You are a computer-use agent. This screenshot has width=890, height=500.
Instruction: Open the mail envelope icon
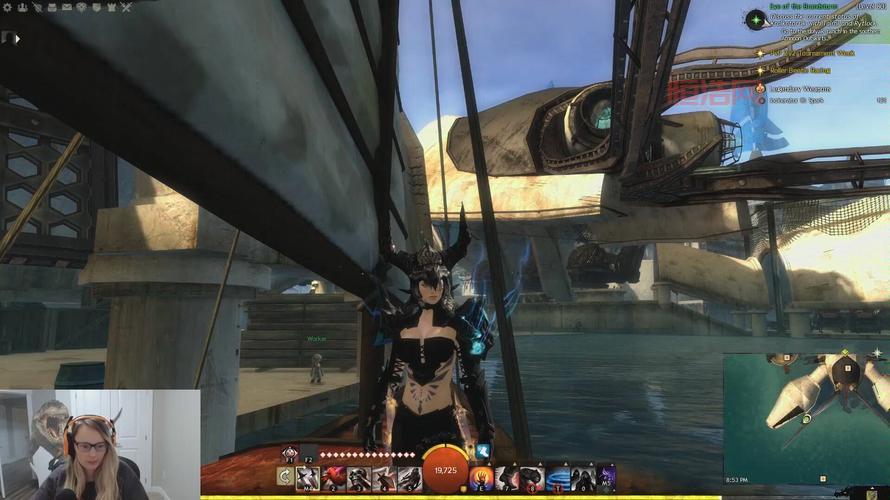point(67,7)
